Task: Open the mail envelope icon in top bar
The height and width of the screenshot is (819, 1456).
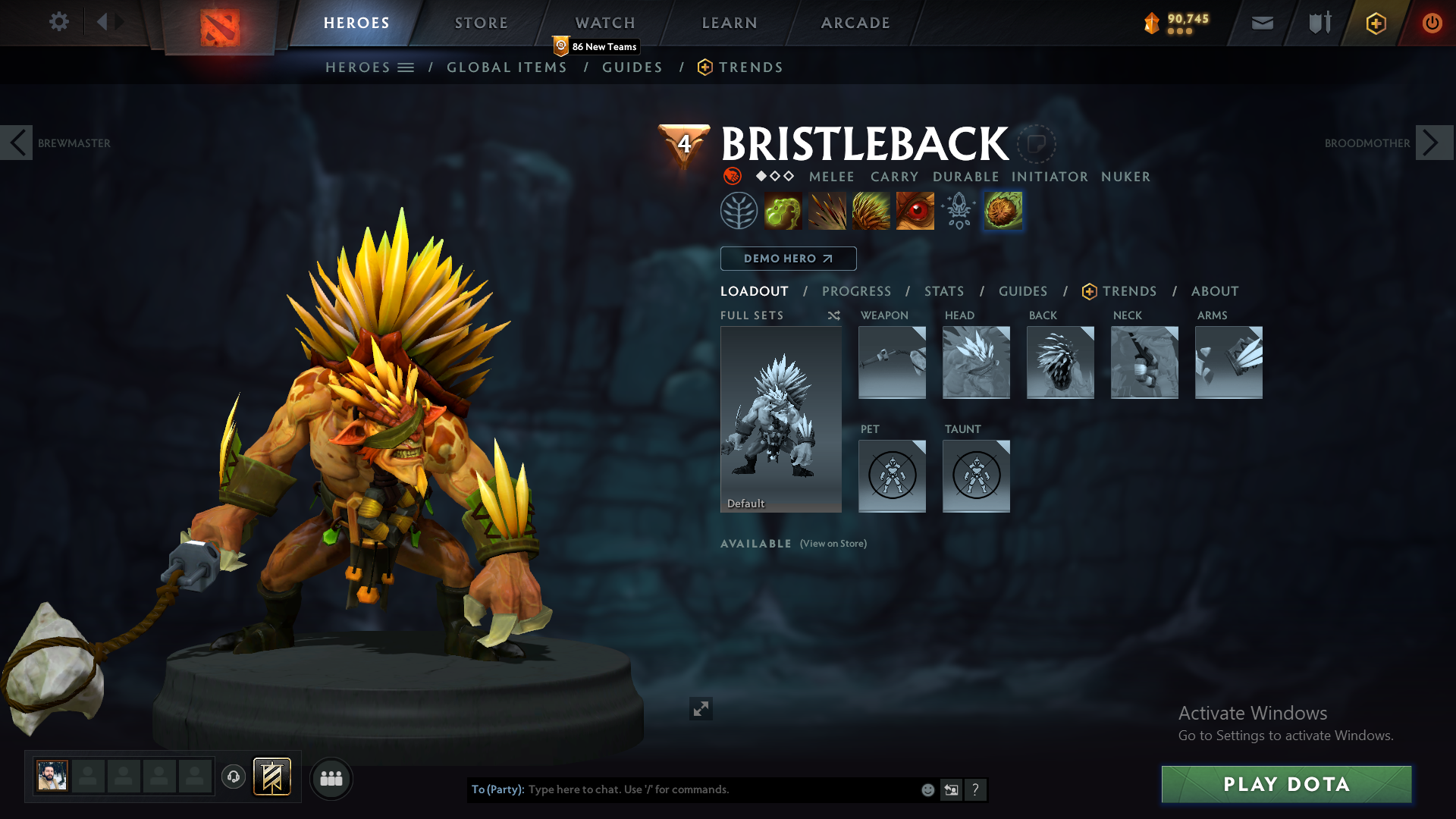Action: click(1261, 23)
